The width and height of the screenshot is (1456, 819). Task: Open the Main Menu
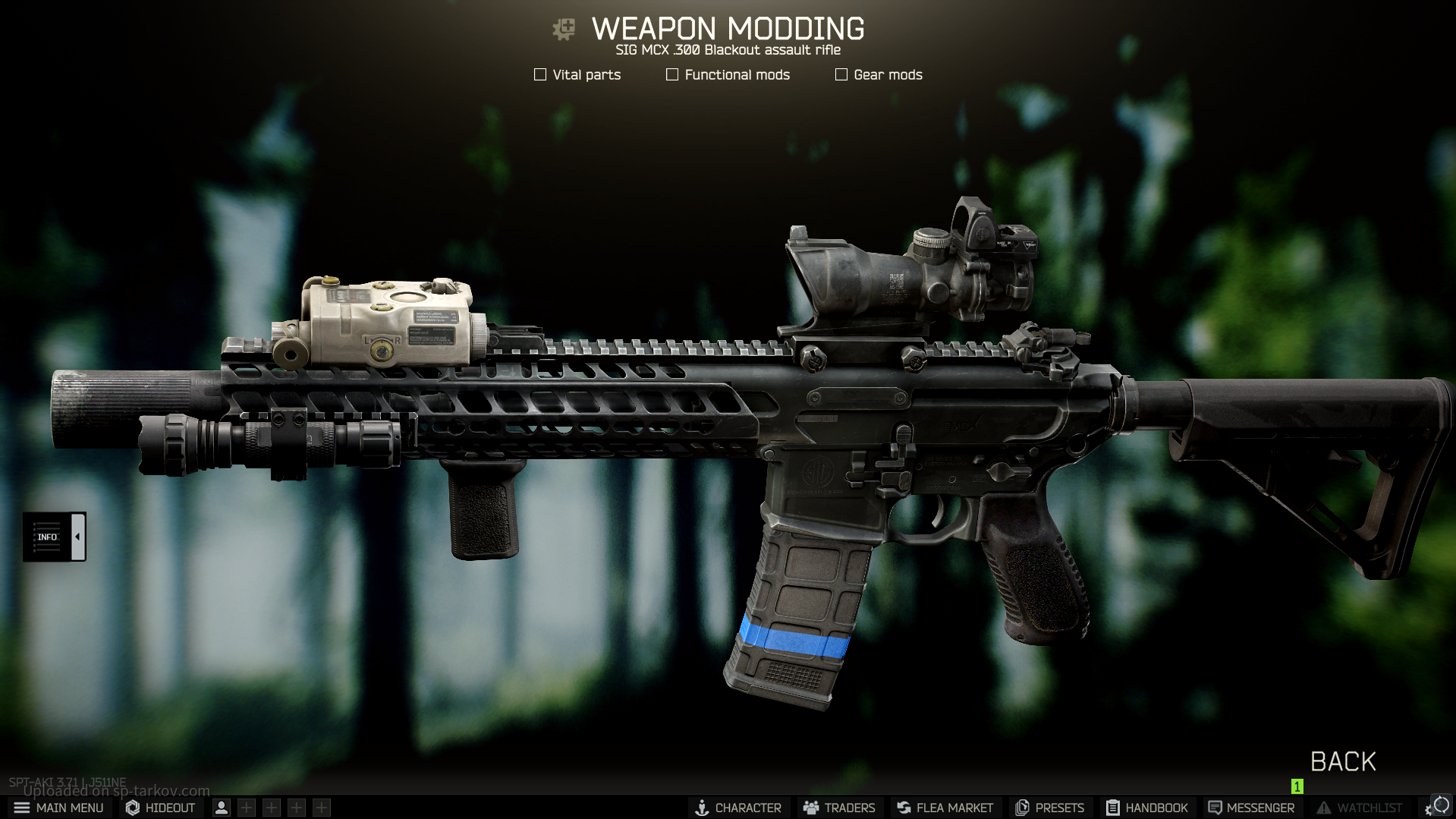click(x=59, y=808)
